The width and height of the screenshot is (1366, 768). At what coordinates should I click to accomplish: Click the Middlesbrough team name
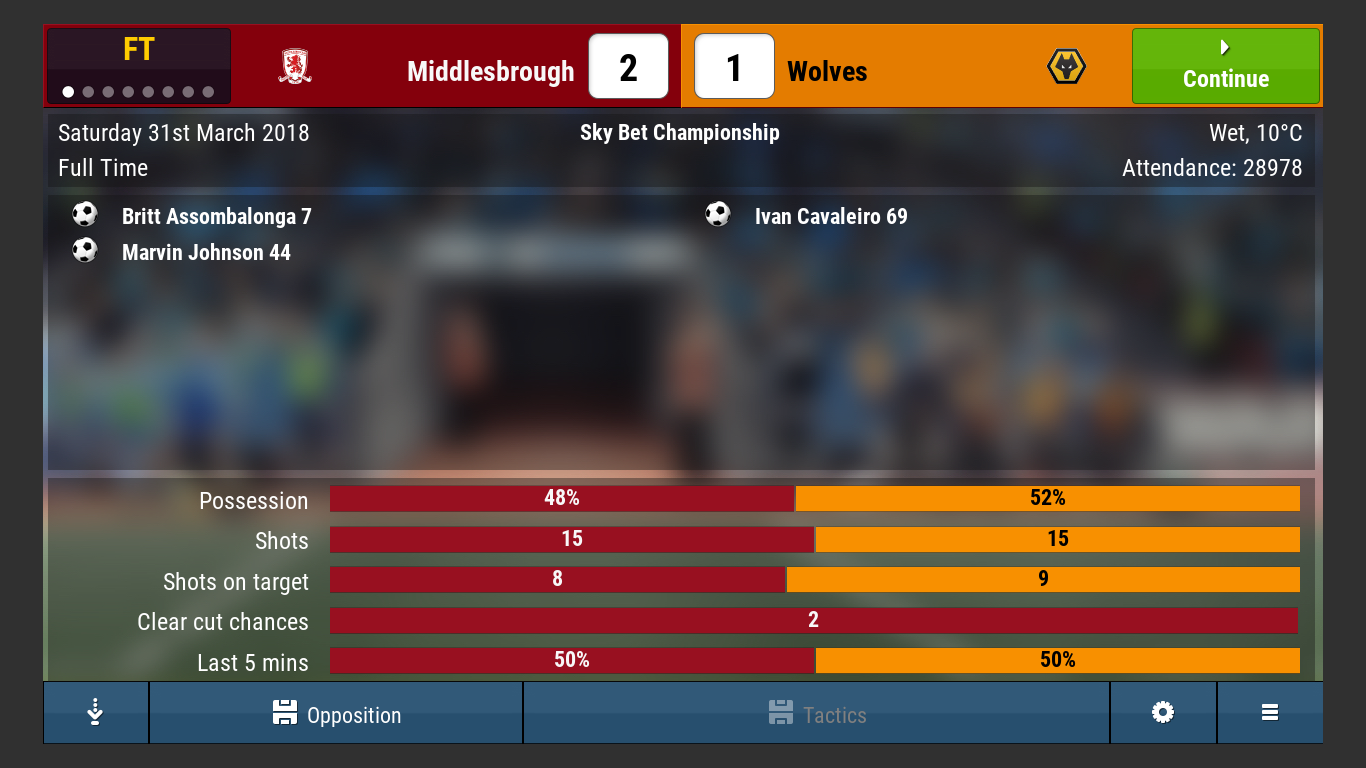coord(490,72)
